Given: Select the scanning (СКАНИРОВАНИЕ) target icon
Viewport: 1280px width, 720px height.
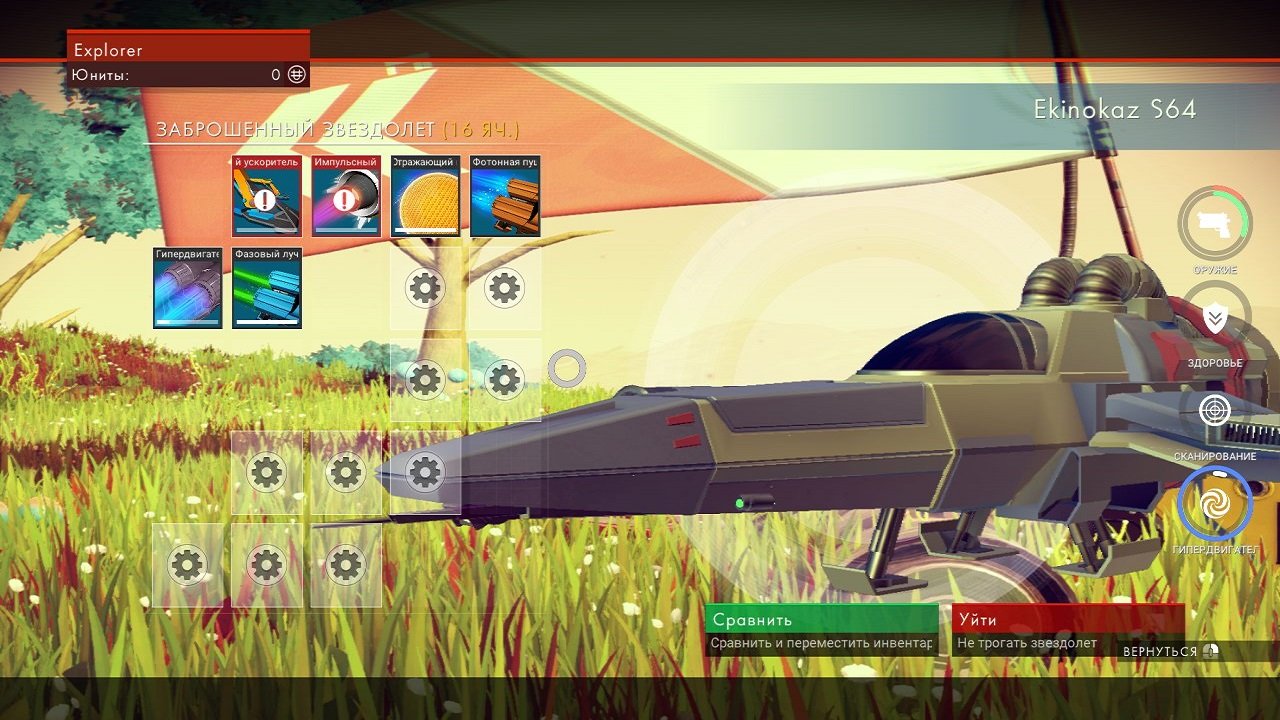Looking at the screenshot, I should 1213,410.
